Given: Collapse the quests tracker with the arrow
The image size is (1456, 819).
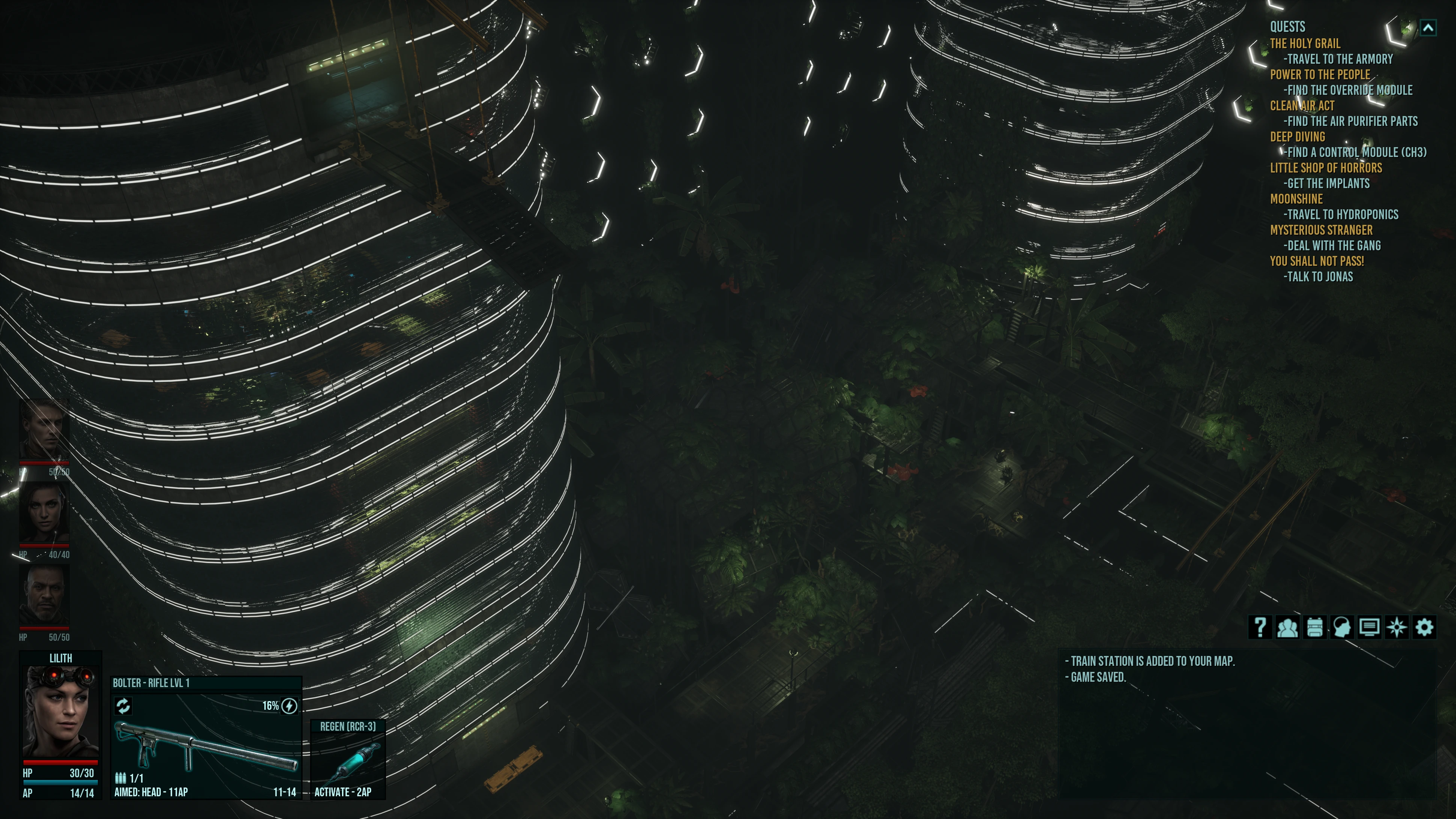Looking at the screenshot, I should coord(1428,27).
